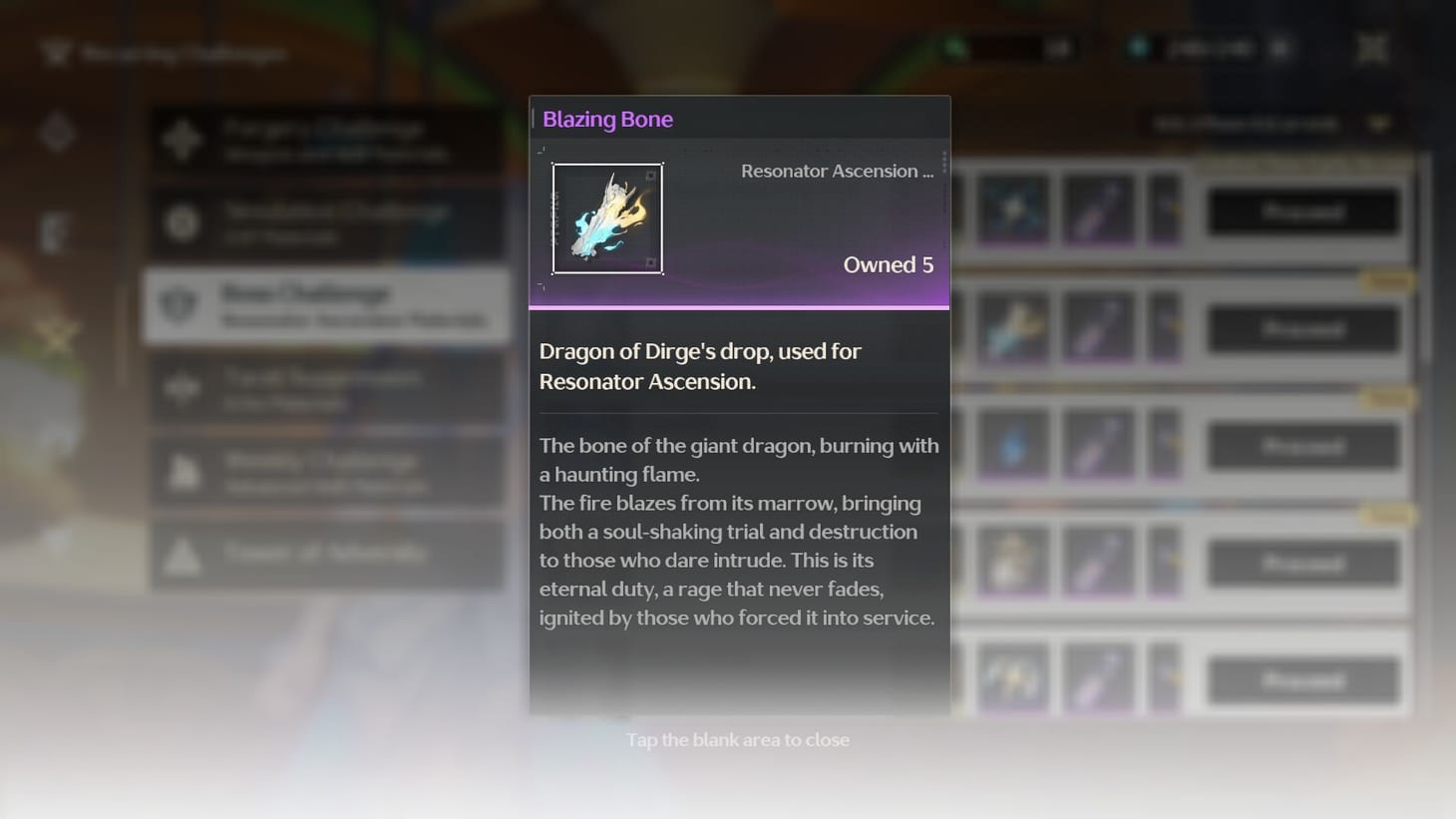This screenshot has height=819, width=1456.
Task: Click the Tower of Adversity triangle icon
Action: point(181,555)
